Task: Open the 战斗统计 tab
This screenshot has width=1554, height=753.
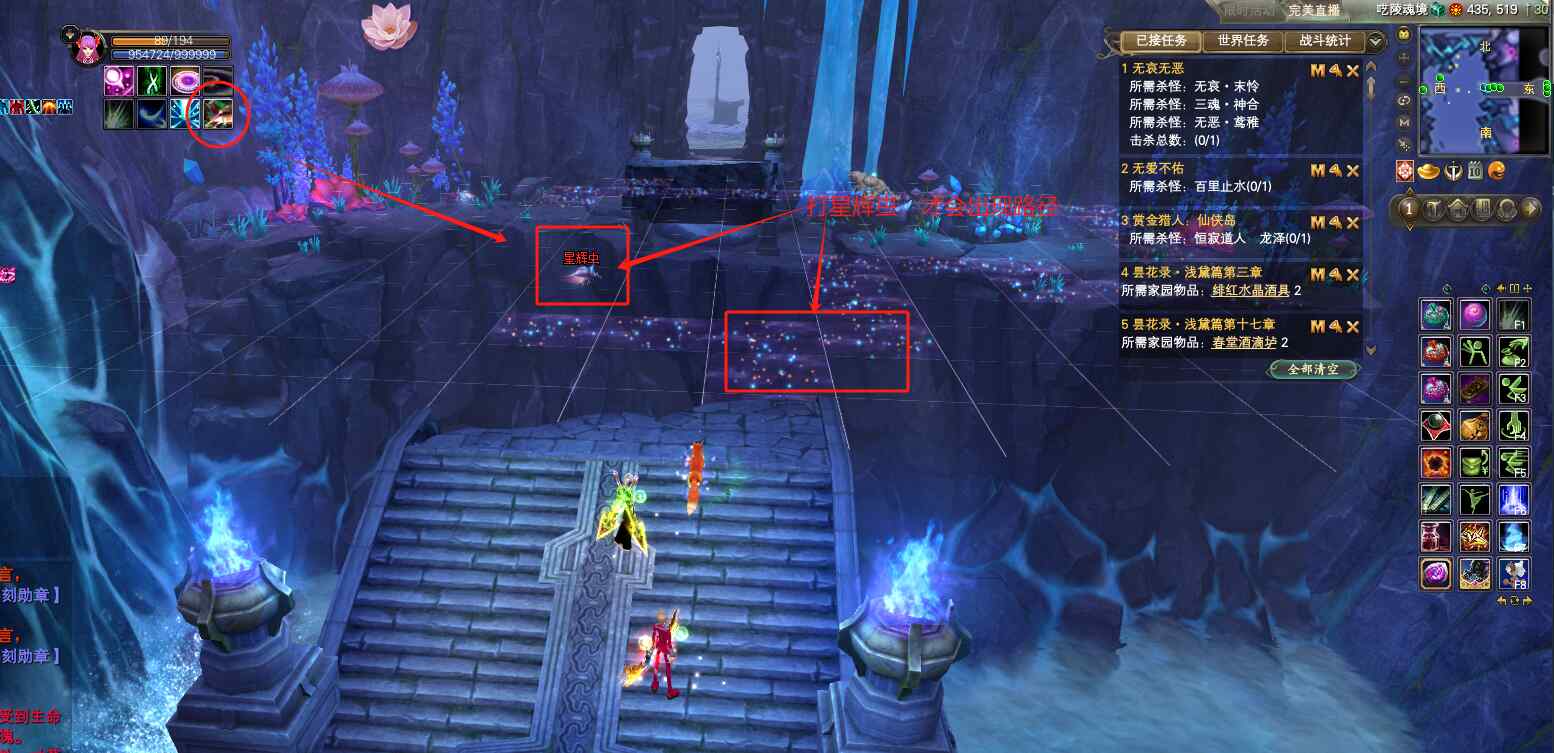Action: click(x=1324, y=41)
